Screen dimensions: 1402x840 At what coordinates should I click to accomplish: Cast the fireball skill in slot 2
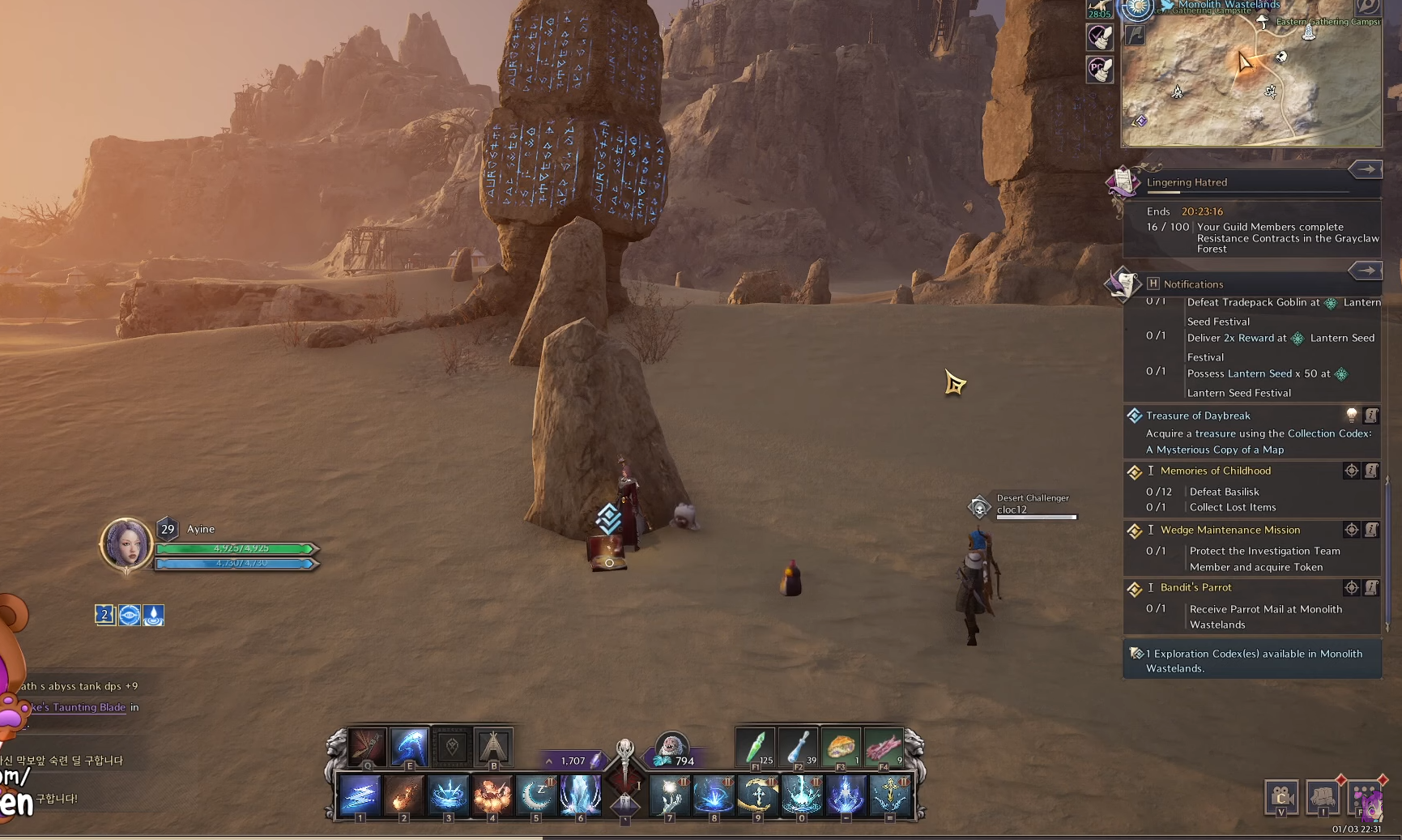click(403, 795)
